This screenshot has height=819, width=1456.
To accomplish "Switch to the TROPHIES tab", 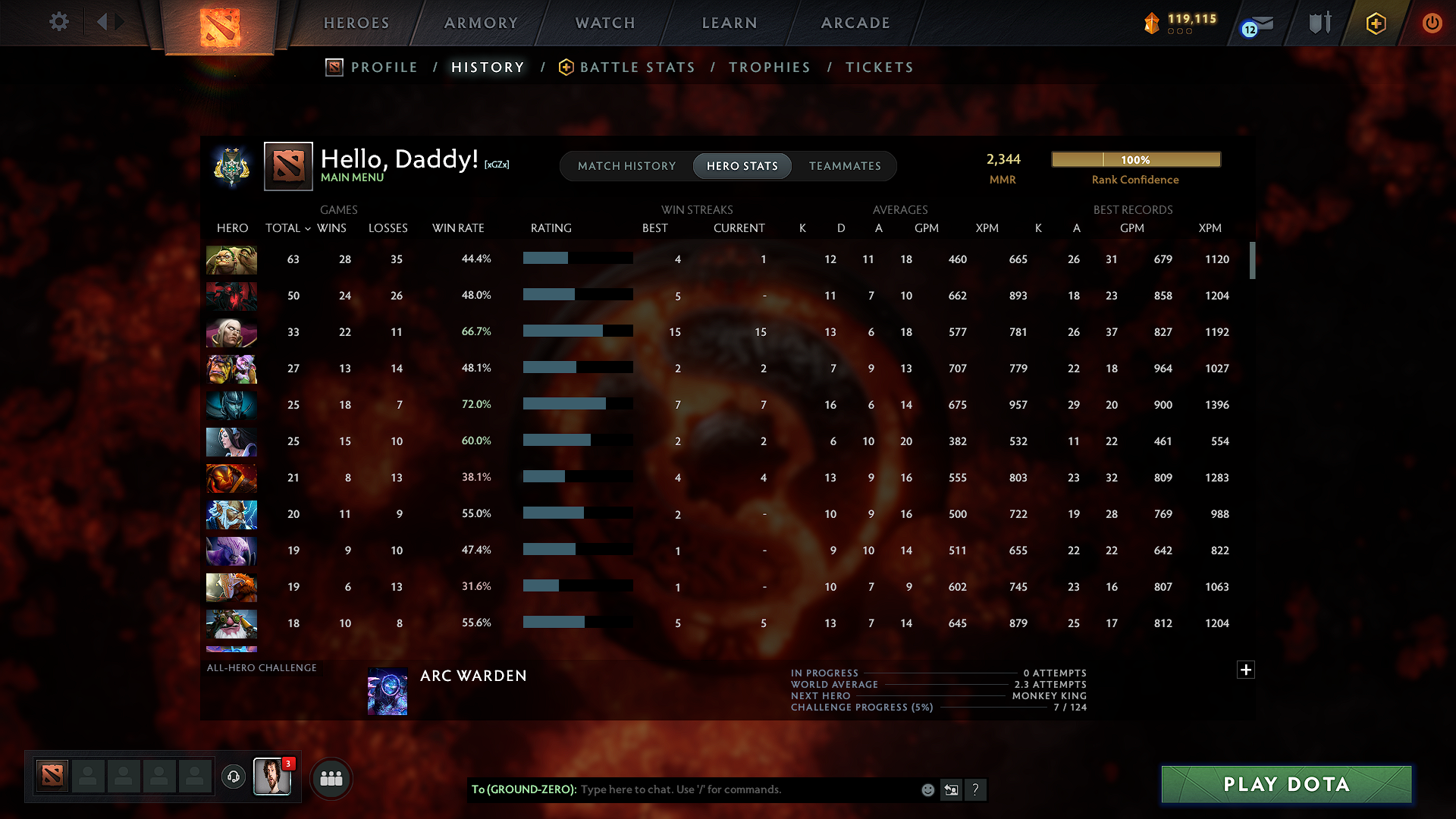I will 769,67.
